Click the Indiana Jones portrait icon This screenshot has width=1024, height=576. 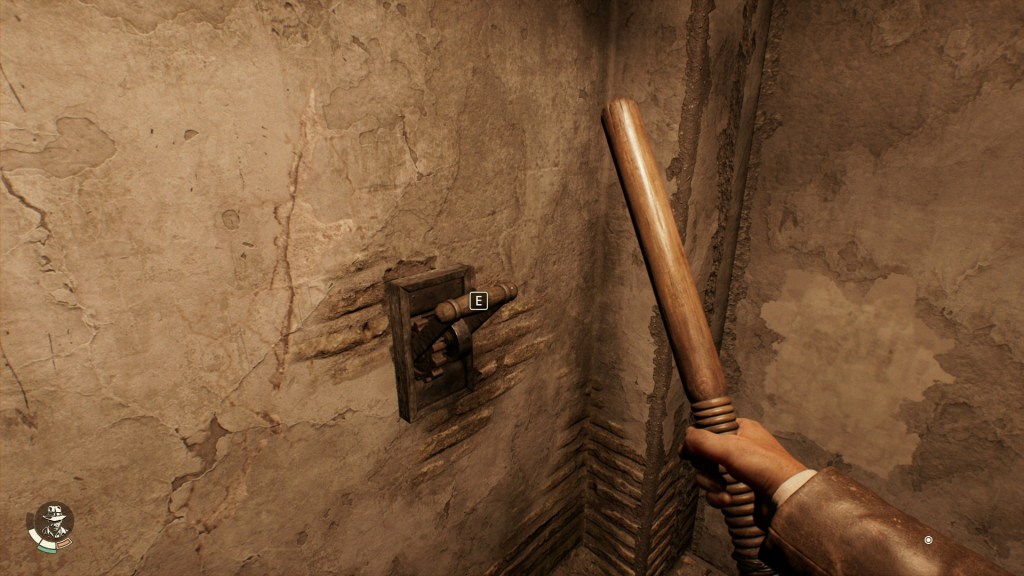coord(51,523)
